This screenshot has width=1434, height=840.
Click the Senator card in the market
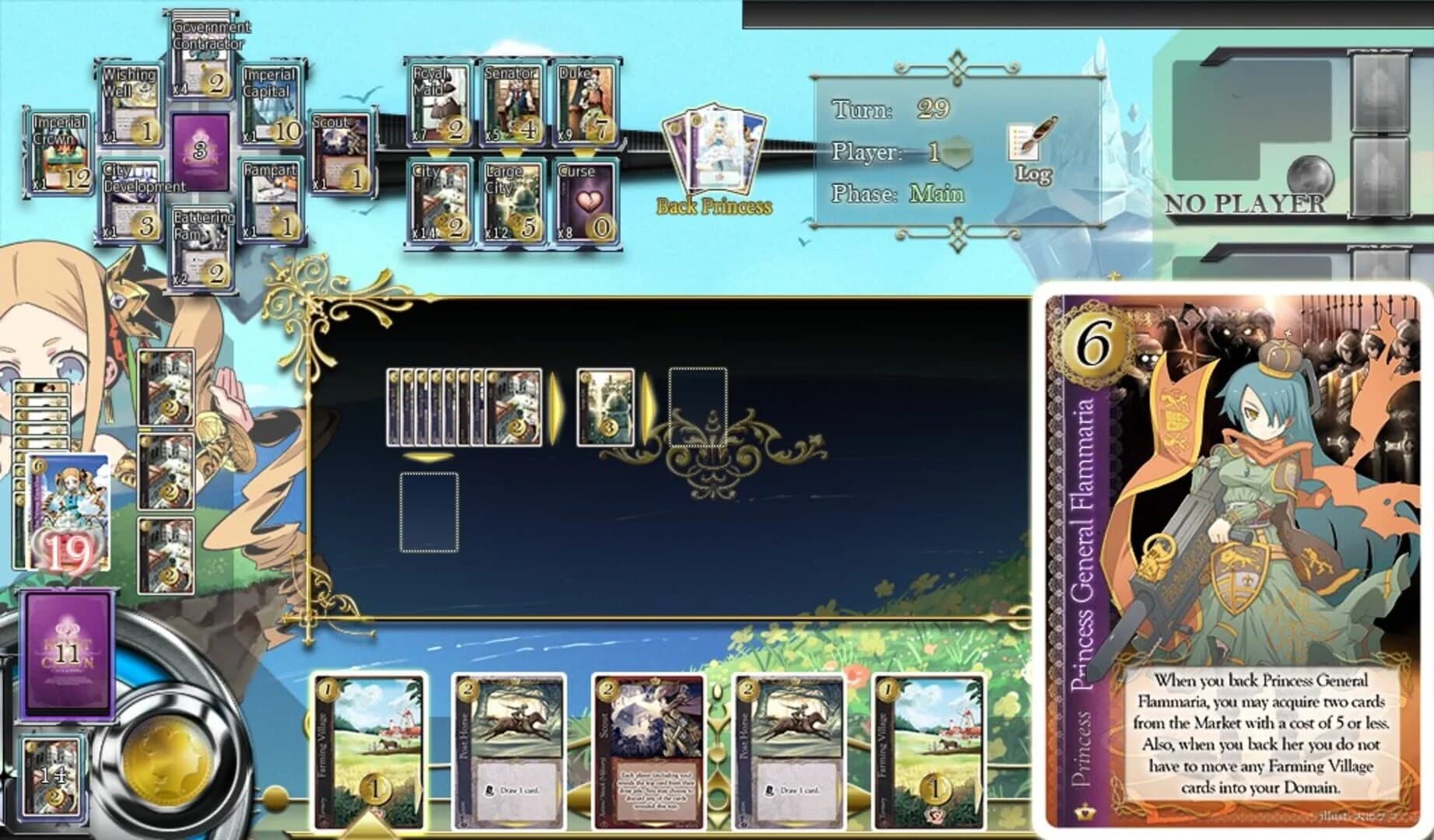tap(514, 103)
